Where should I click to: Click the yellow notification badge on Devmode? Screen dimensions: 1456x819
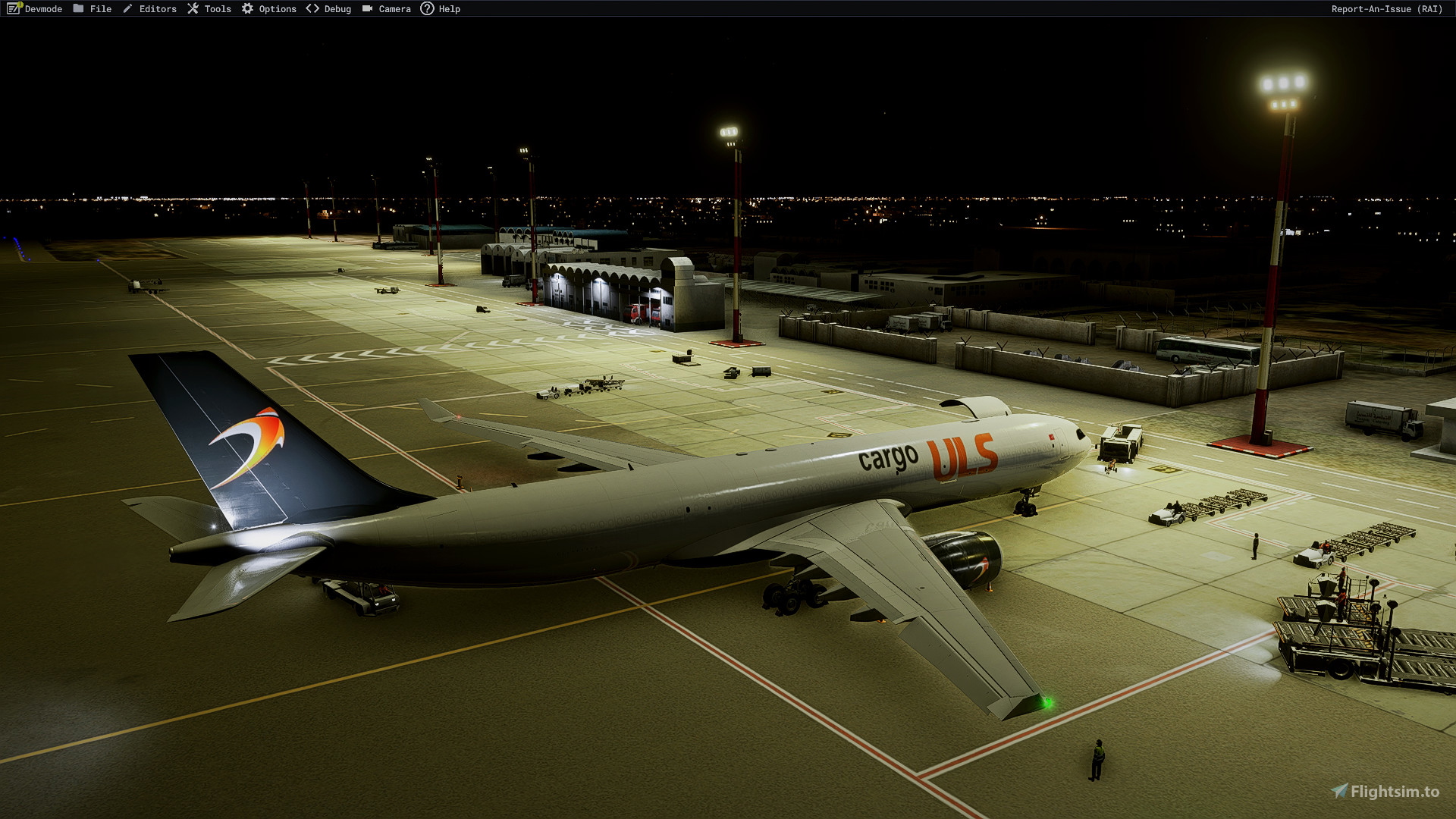(20, 4)
